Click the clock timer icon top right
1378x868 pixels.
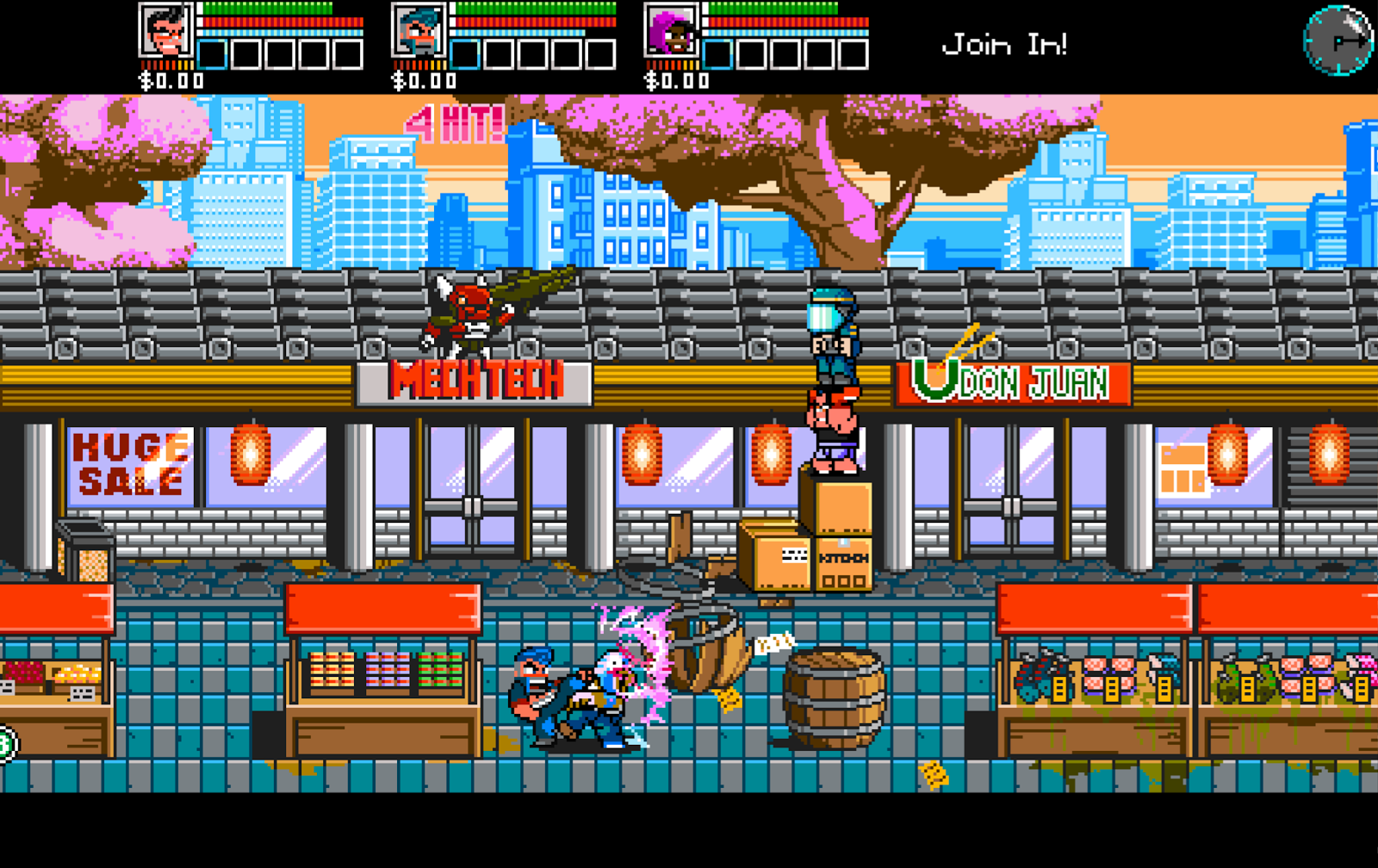(x=1338, y=39)
